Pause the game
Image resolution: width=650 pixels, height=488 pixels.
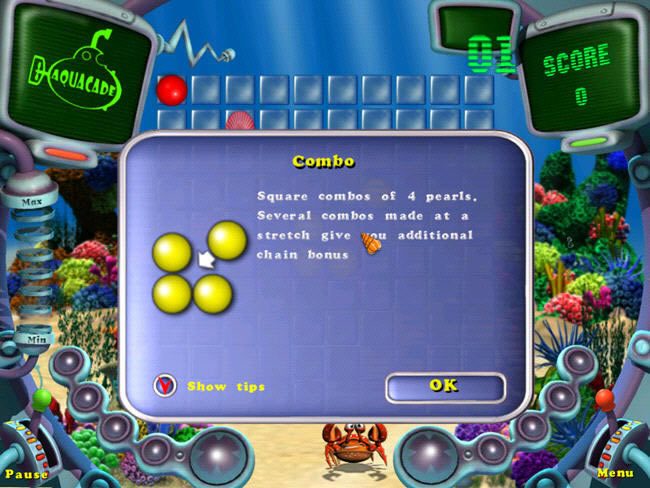[x=26, y=473]
